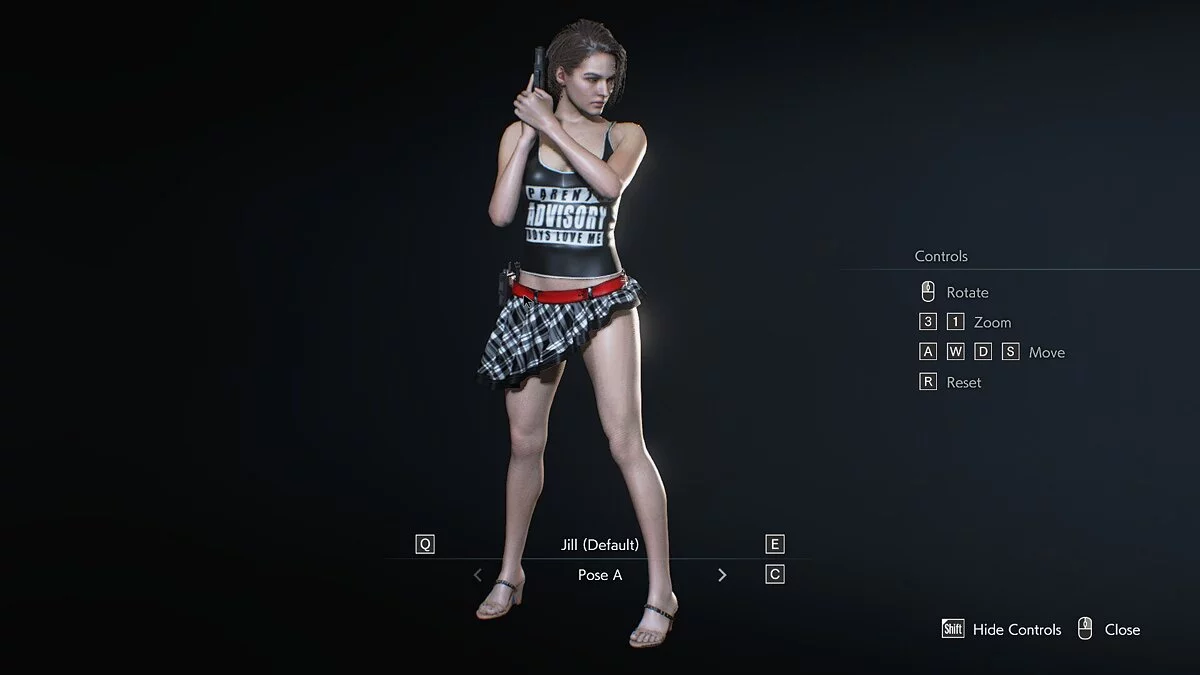Screen dimensions: 1200x675
Task: Select the previous pose with the left arrow
Action: pos(478,575)
